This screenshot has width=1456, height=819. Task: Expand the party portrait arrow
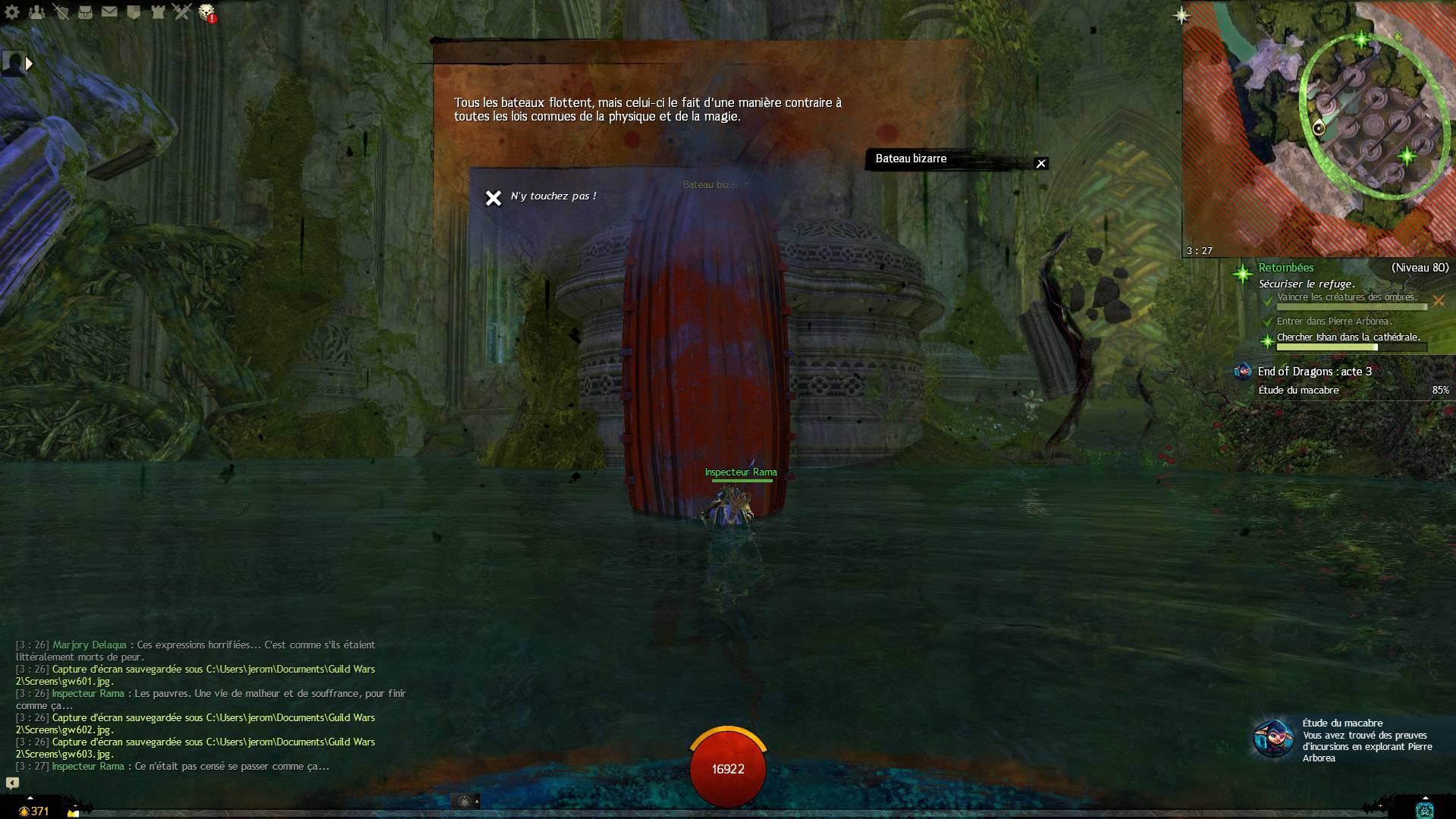tap(29, 64)
